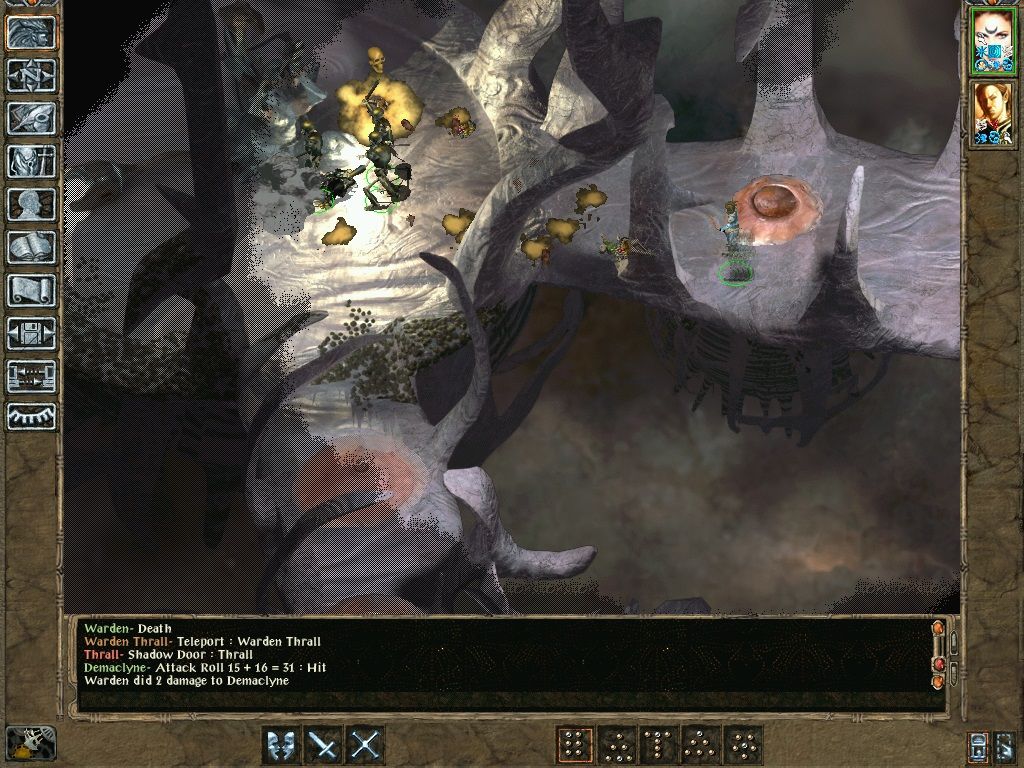The height and width of the screenshot is (768, 1024).
Task: Select the highlighted formation button
Action: point(574,745)
